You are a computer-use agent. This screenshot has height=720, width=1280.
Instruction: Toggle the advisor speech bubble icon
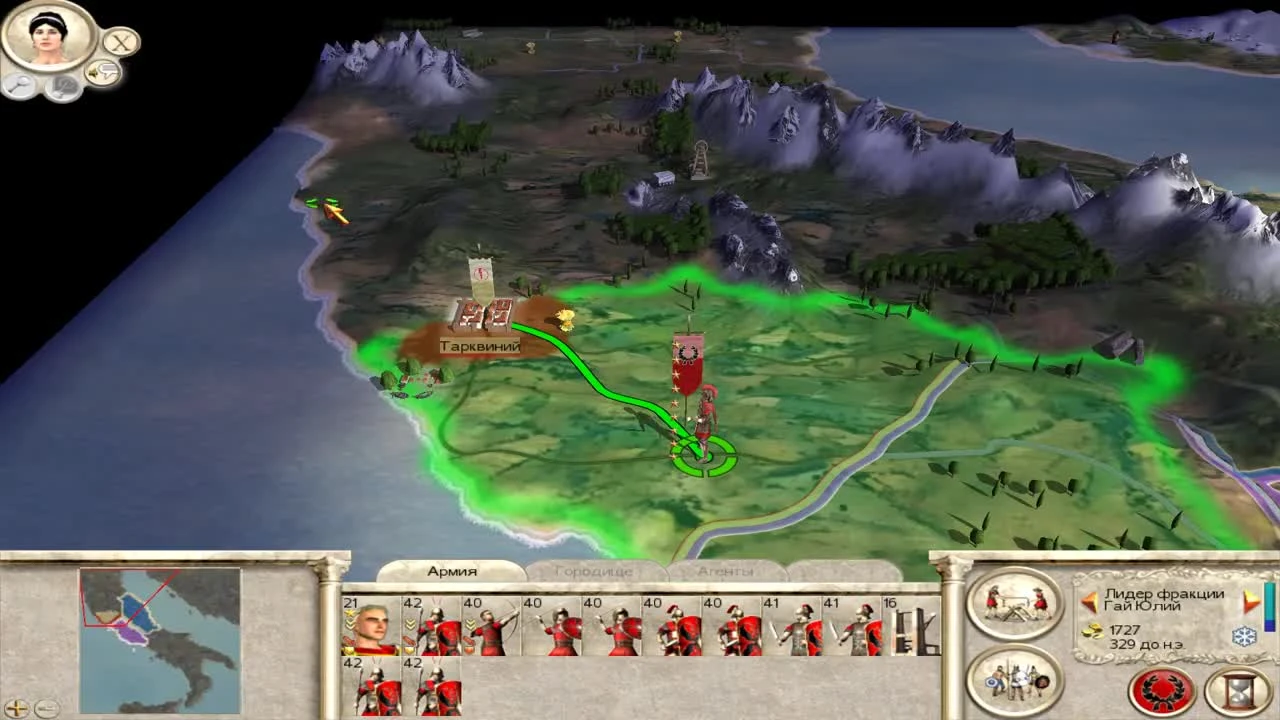pyautogui.click(x=103, y=71)
